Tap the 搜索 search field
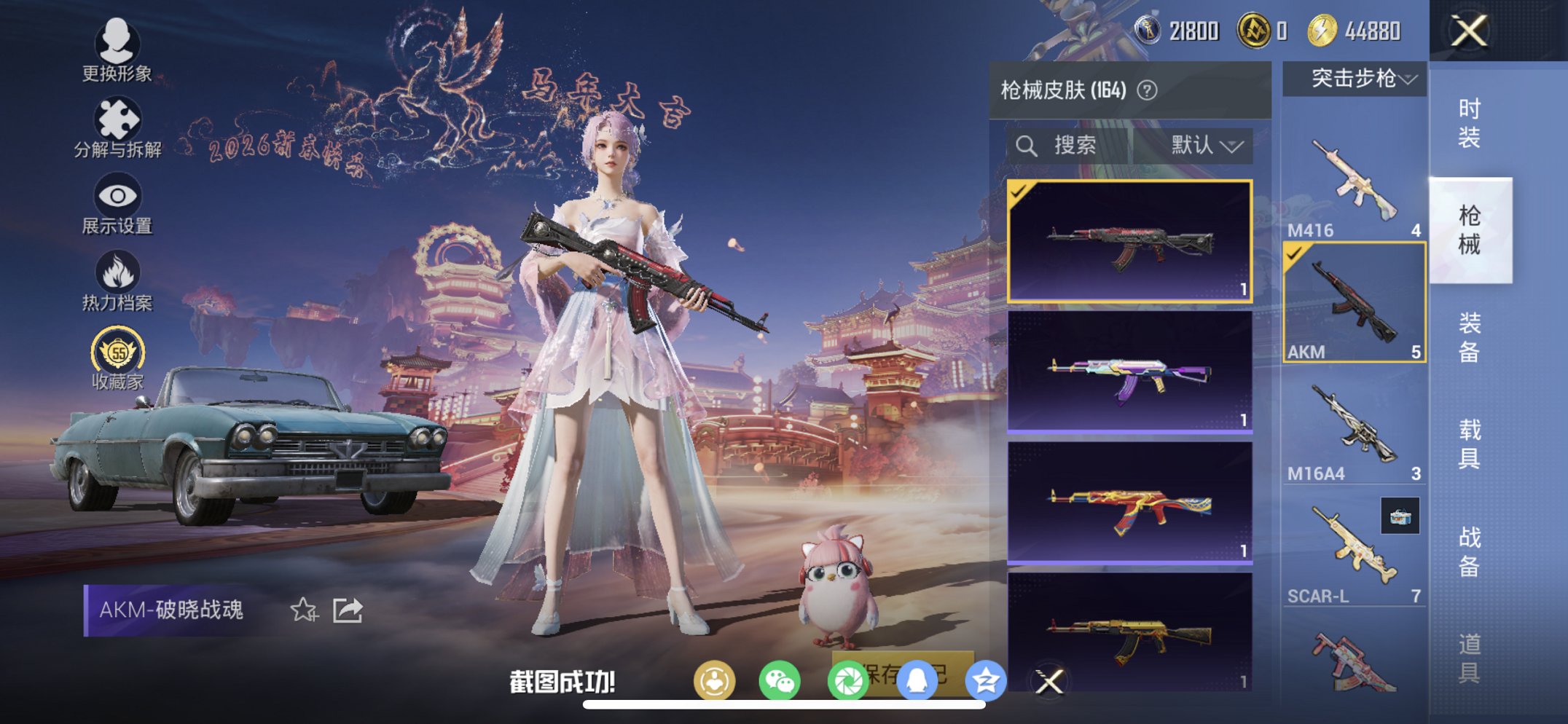This screenshot has width=1568, height=724. (1071, 144)
